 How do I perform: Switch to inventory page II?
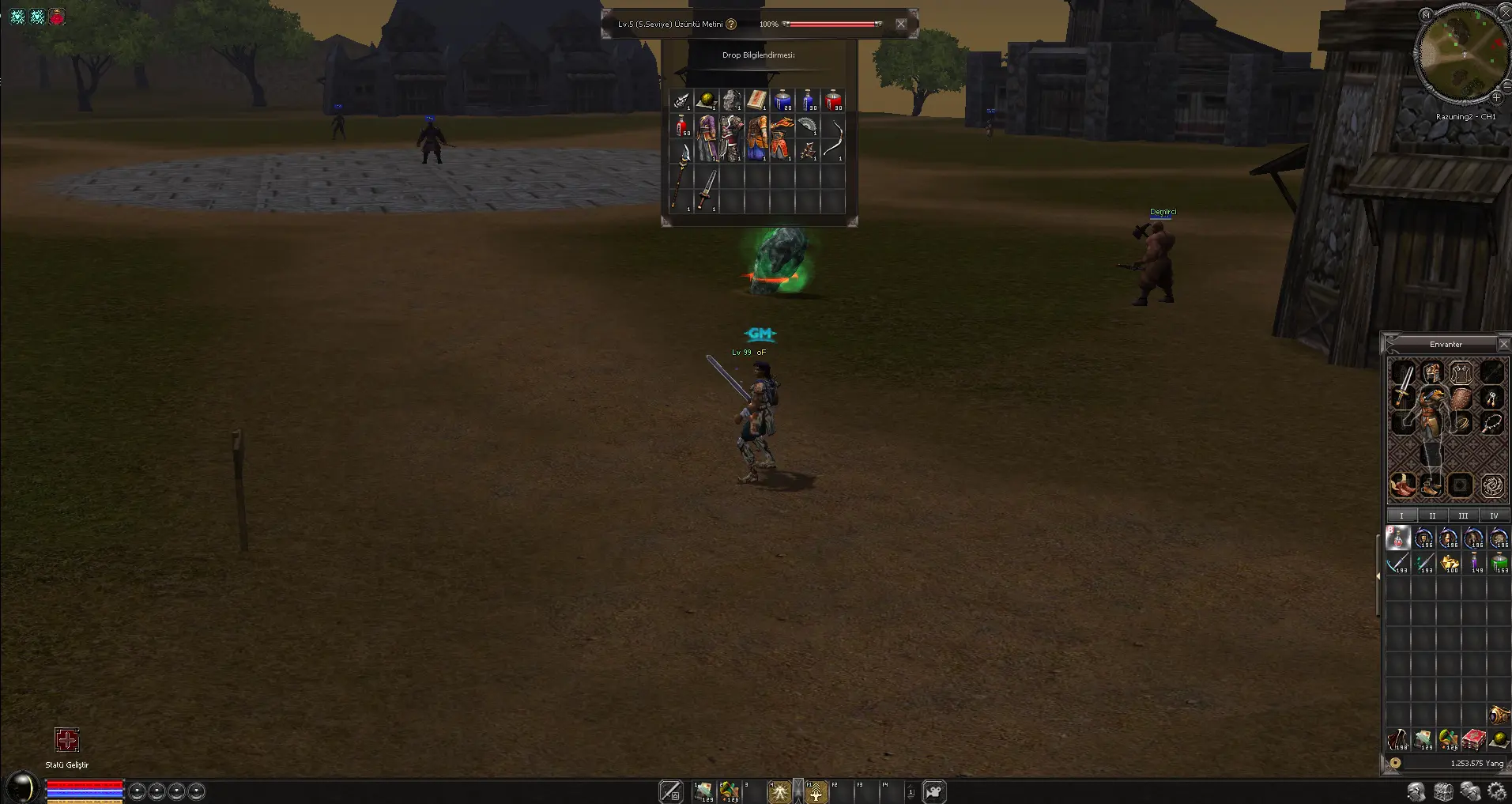pyautogui.click(x=1432, y=515)
